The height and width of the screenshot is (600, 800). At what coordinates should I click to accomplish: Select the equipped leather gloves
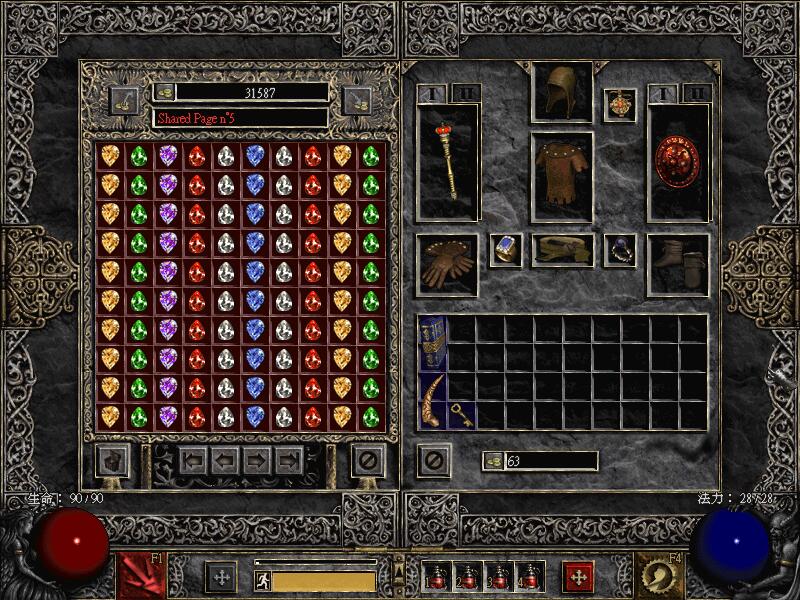click(446, 264)
